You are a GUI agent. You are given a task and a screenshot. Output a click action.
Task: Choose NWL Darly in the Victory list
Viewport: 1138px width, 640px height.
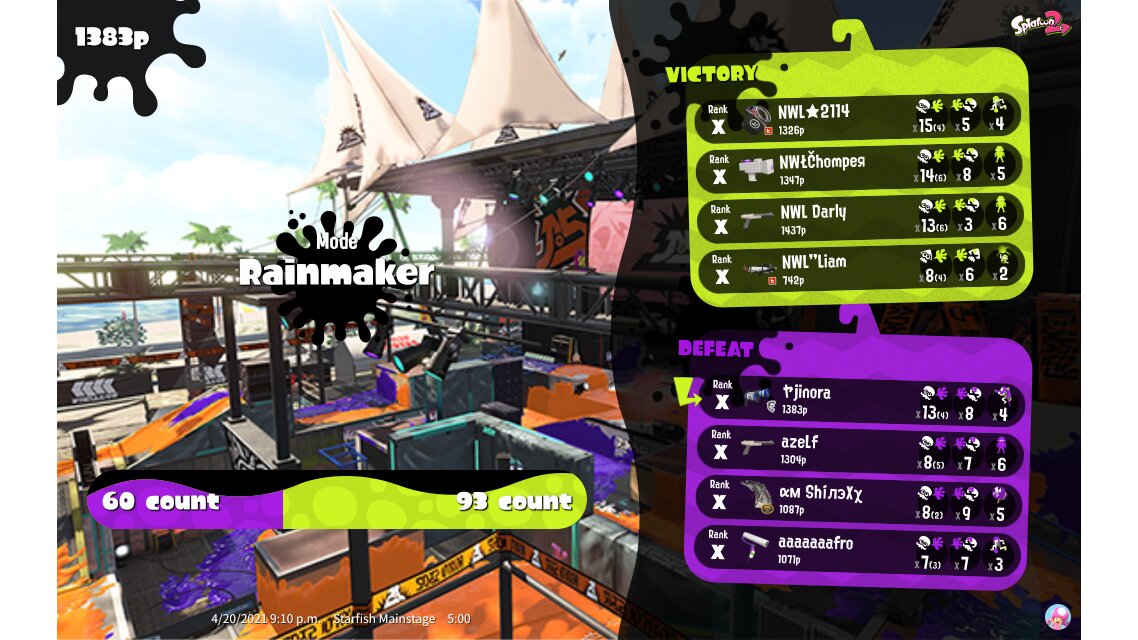tap(859, 218)
